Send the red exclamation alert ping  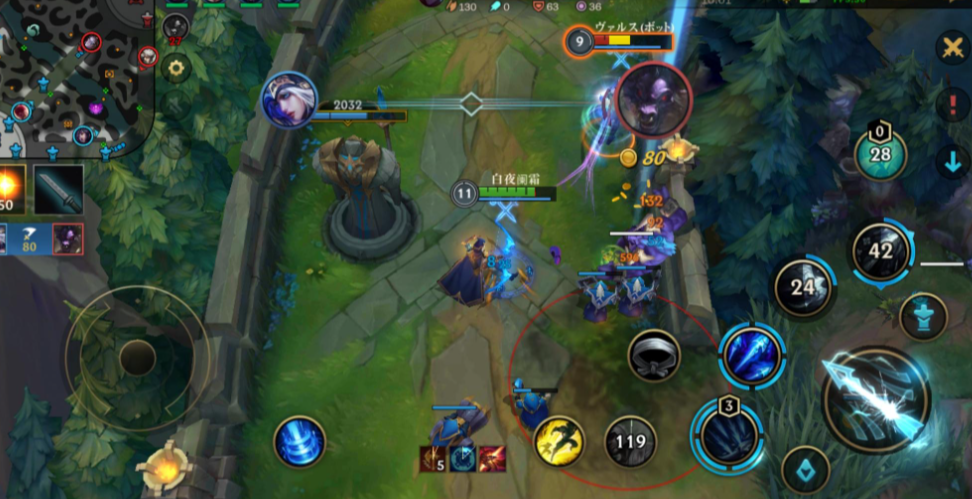[951, 105]
